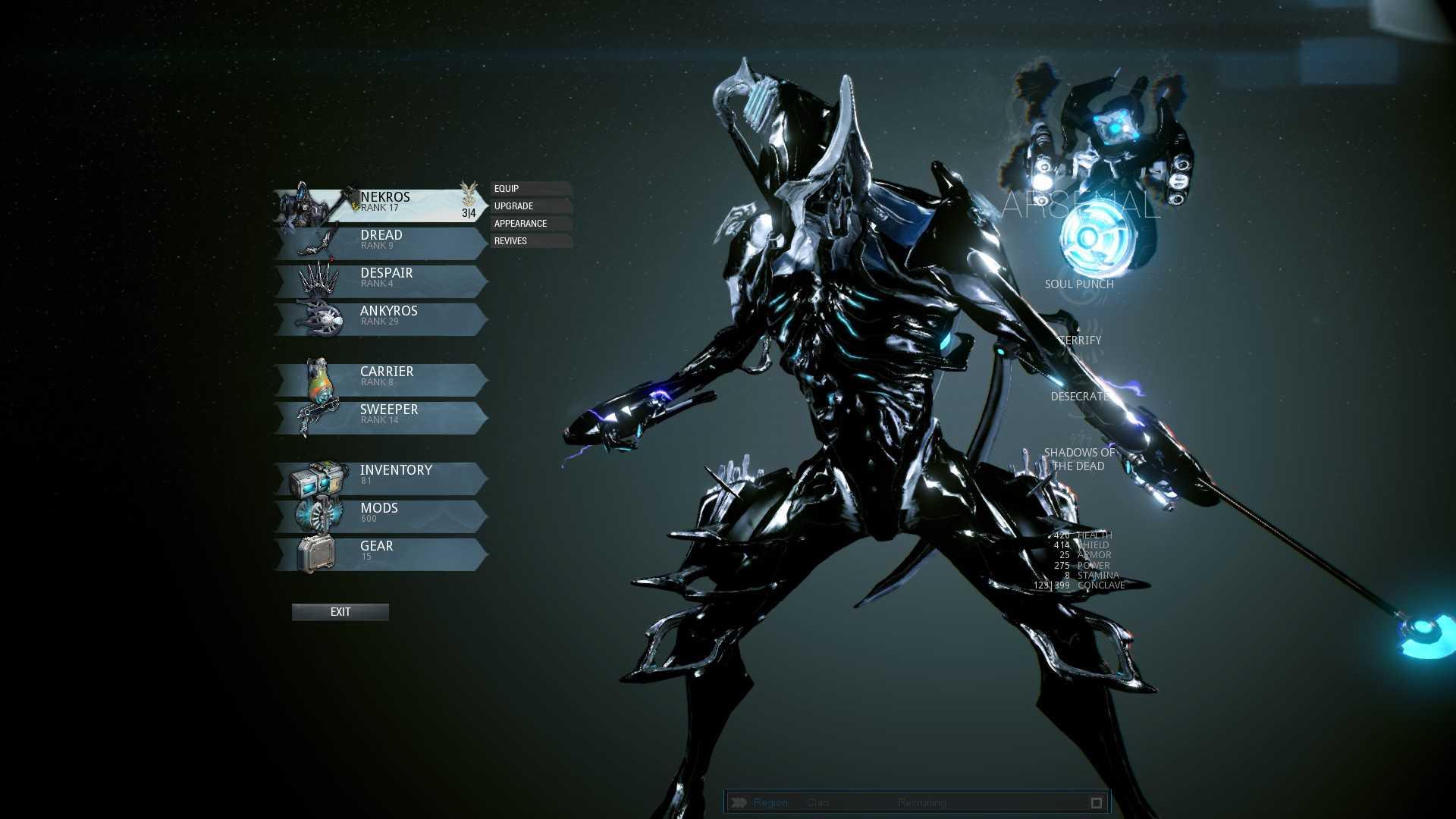
Task: Expand the chat window with square button
Action: click(1096, 802)
